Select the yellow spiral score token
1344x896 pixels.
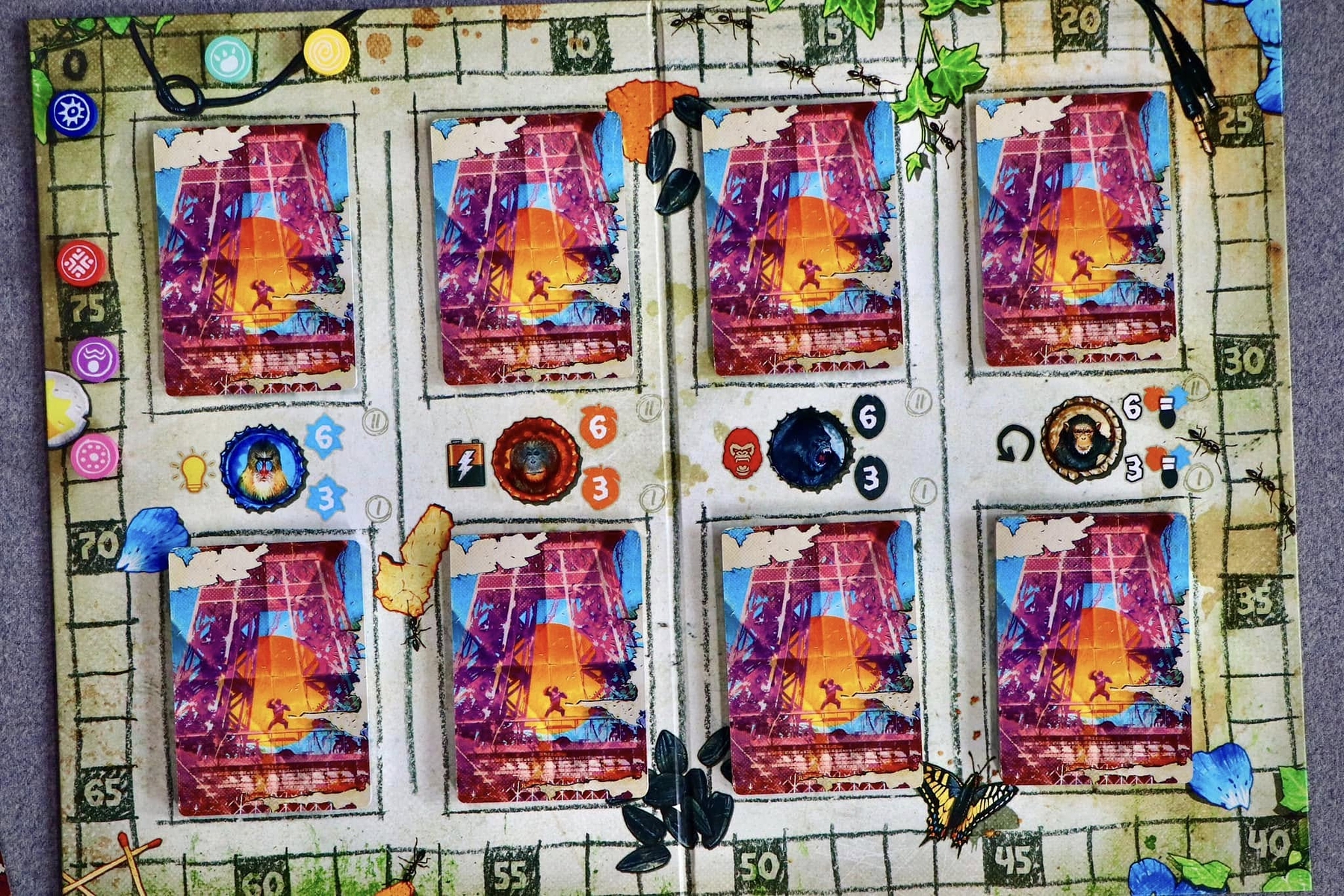pyautogui.click(x=327, y=51)
